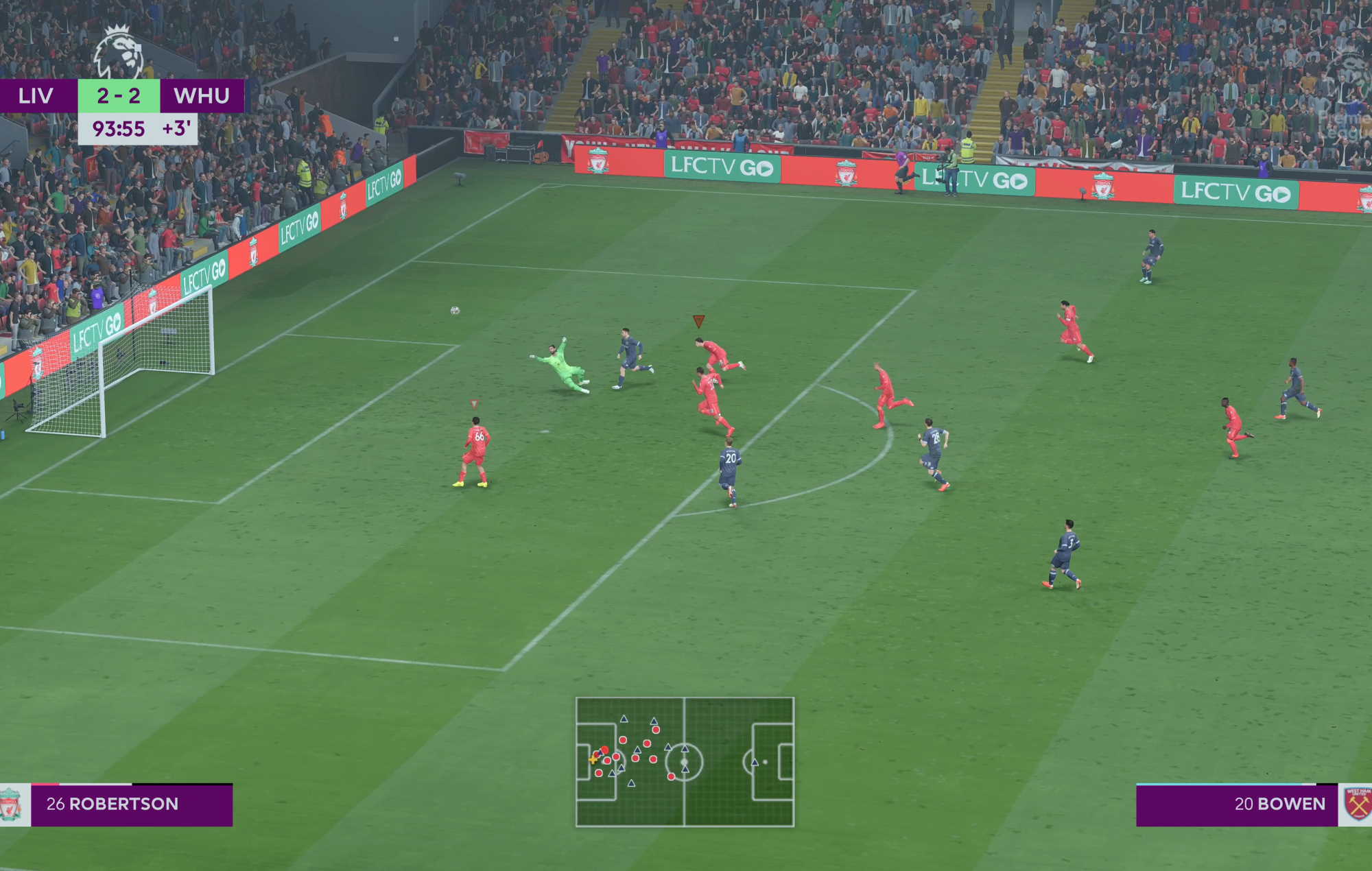The width and height of the screenshot is (1372, 871).
Task: Click the ROBERTSON name plate
Action: [x=123, y=804]
